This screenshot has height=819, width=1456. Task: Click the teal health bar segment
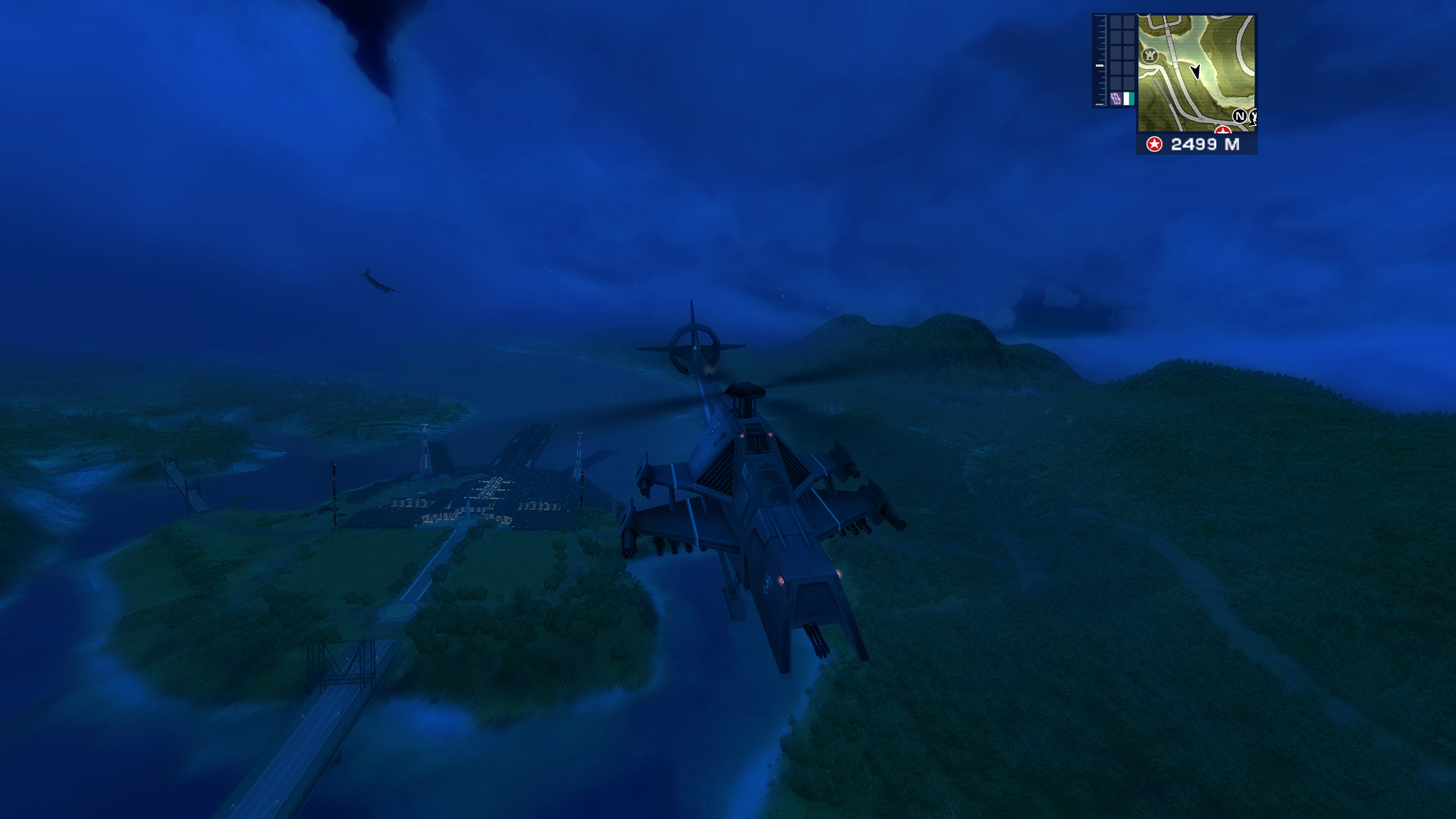(x=1131, y=98)
